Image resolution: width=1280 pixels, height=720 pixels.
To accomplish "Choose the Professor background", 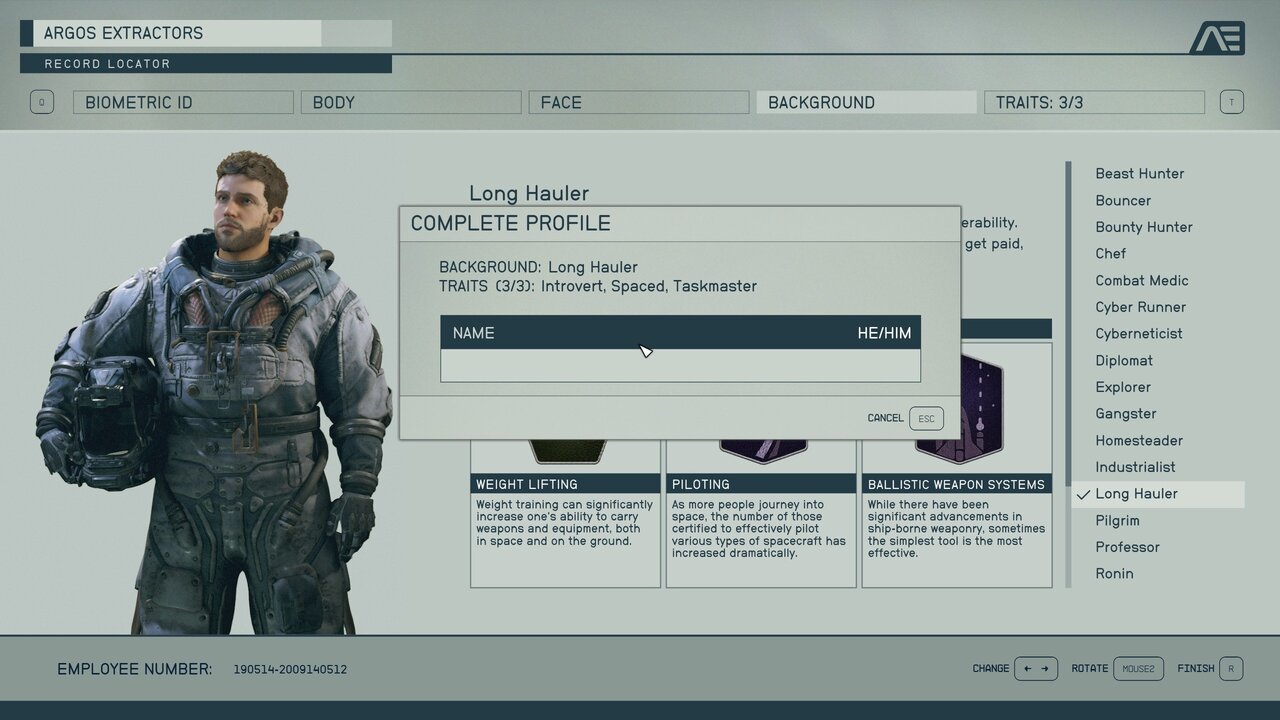I will (x=1127, y=547).
